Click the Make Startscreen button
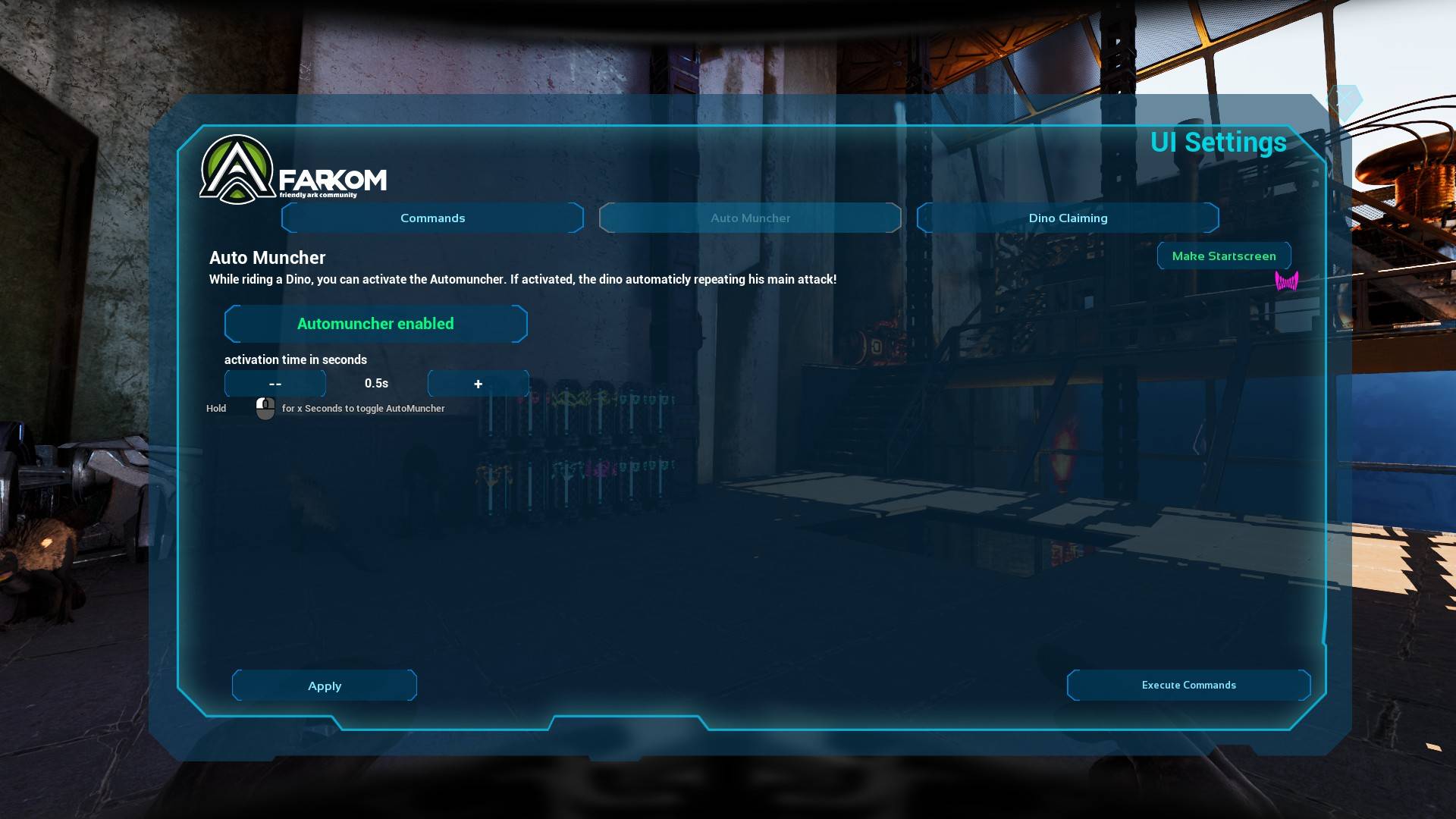Image resolution: width=1456 pixels, height=819 pixels. tap(1223, 256)
